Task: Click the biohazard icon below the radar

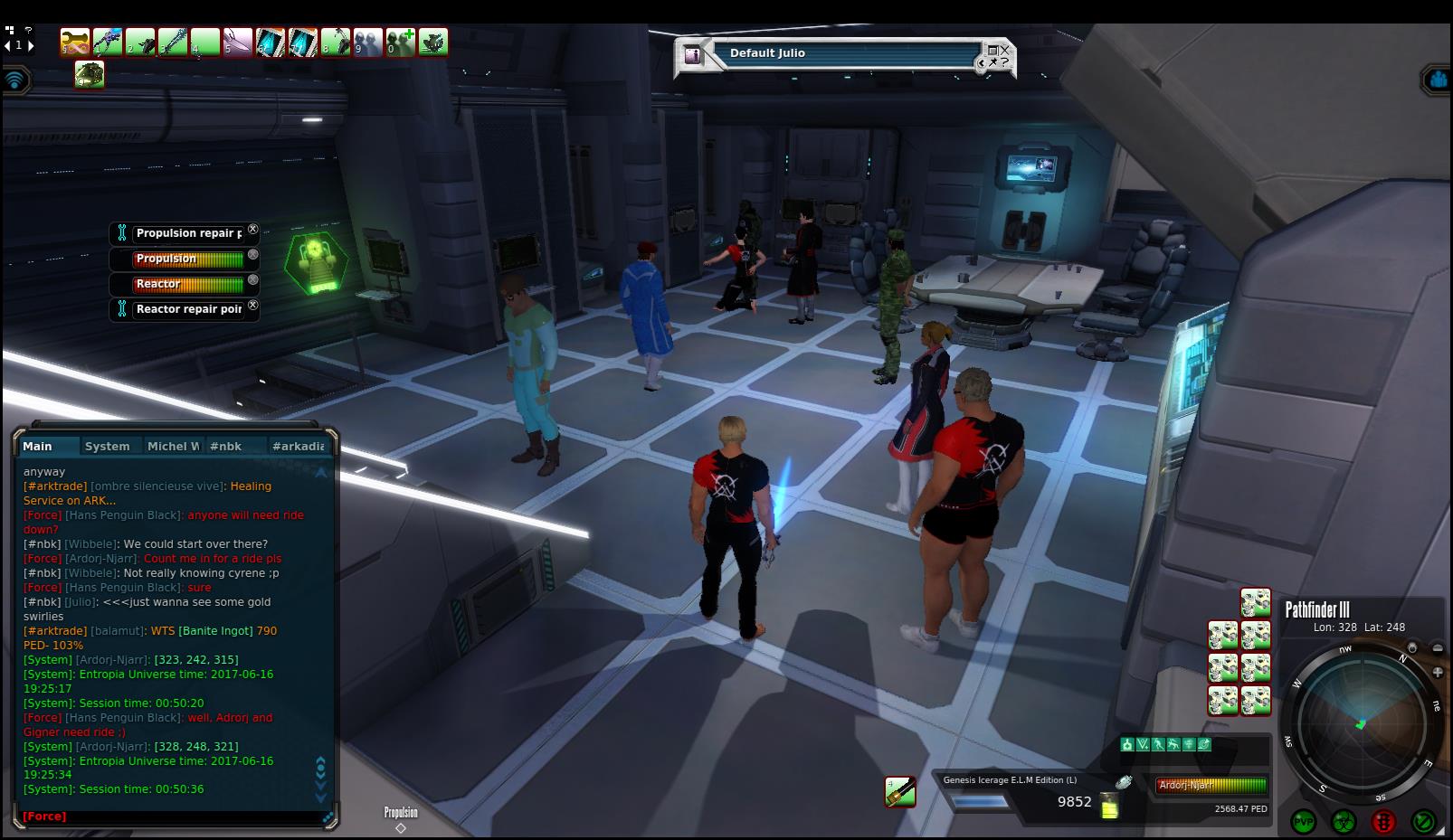Action: (x=1344, y=822)
